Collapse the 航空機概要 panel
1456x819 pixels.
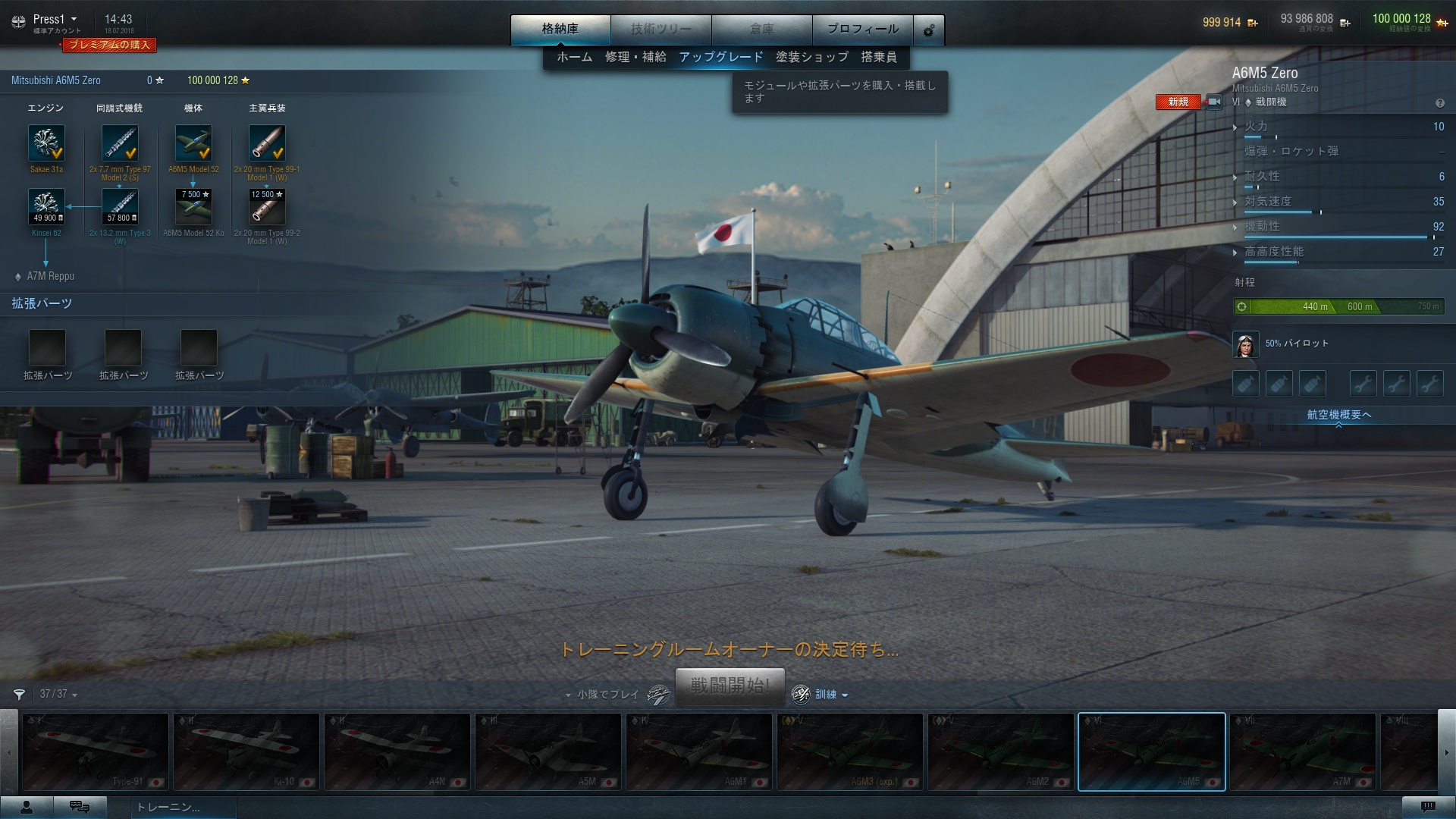click(1338, 416)
